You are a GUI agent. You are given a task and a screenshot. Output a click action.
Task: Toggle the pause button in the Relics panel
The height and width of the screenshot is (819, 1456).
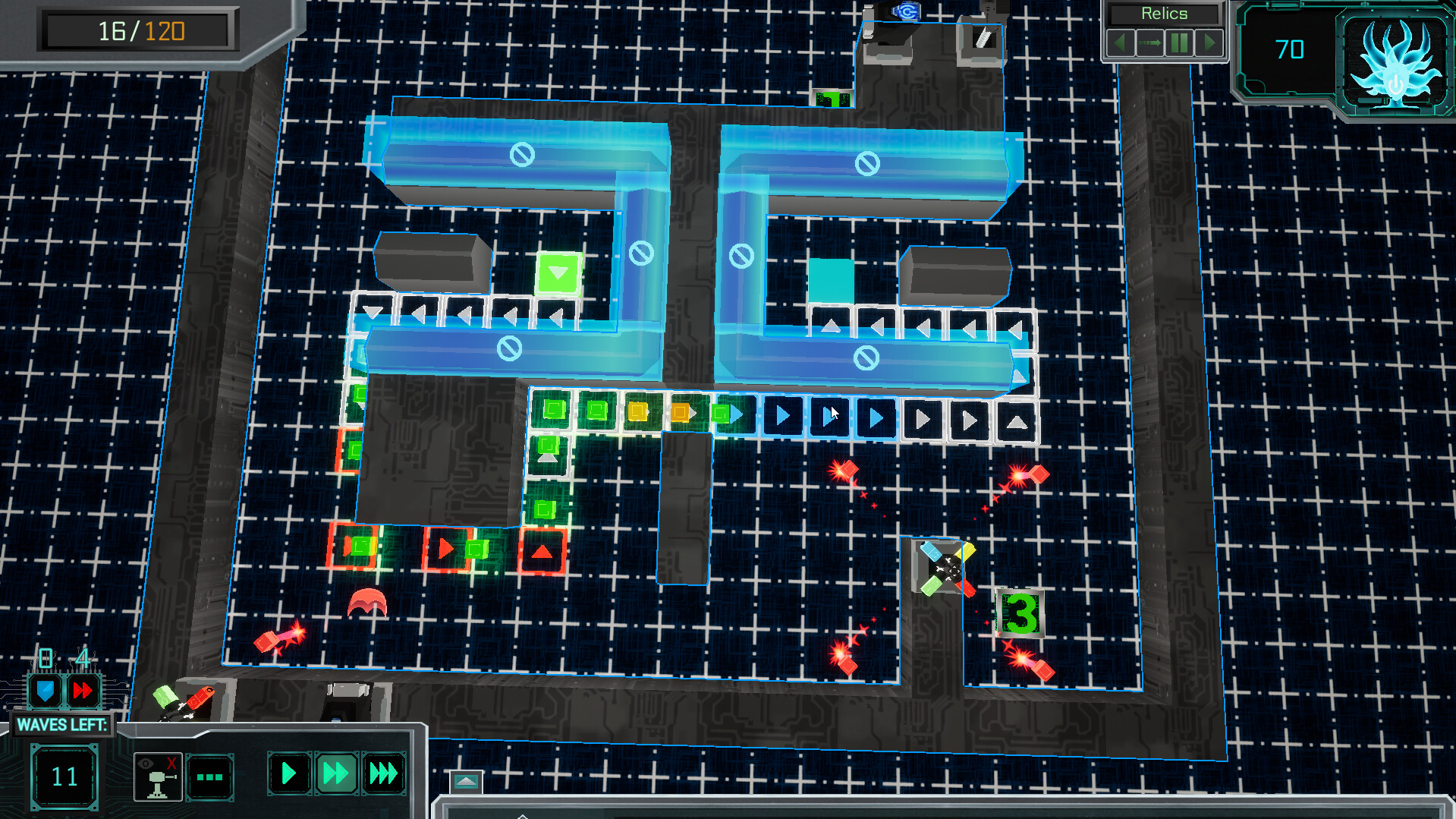[1180, 43]
